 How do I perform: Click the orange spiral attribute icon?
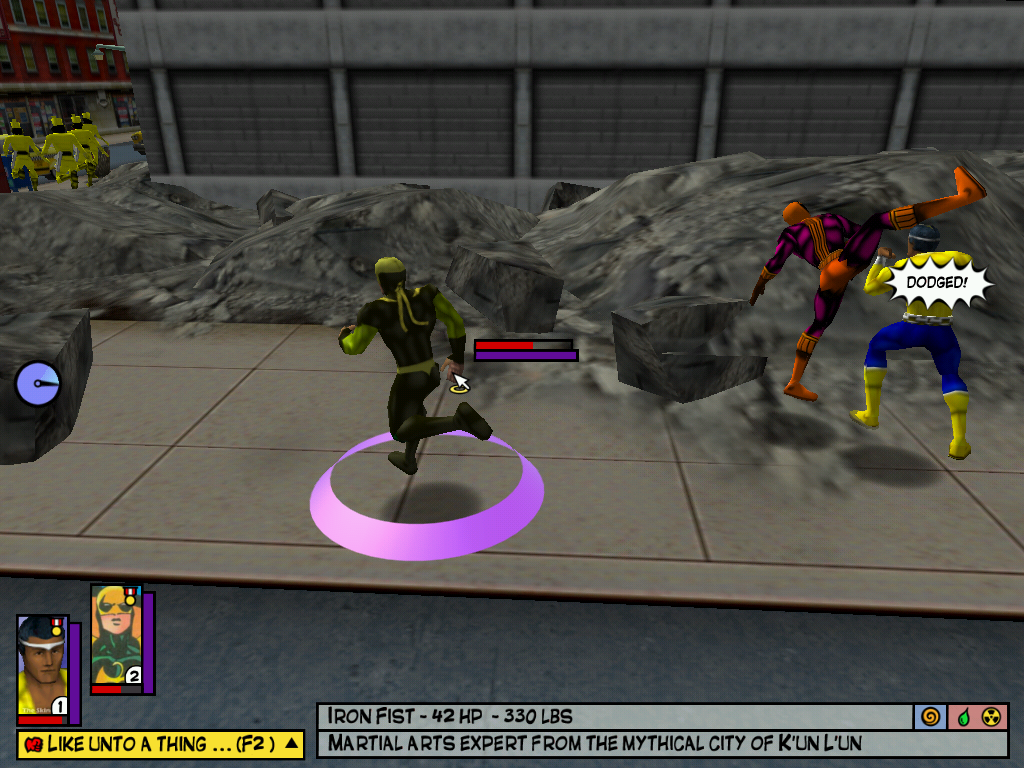click(930, 716)
